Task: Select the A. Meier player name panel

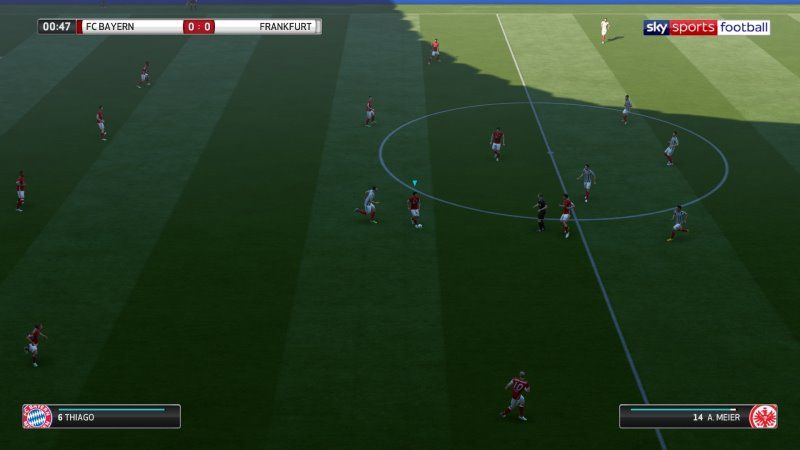Action: pyautogui.click(x=685, y=416)
